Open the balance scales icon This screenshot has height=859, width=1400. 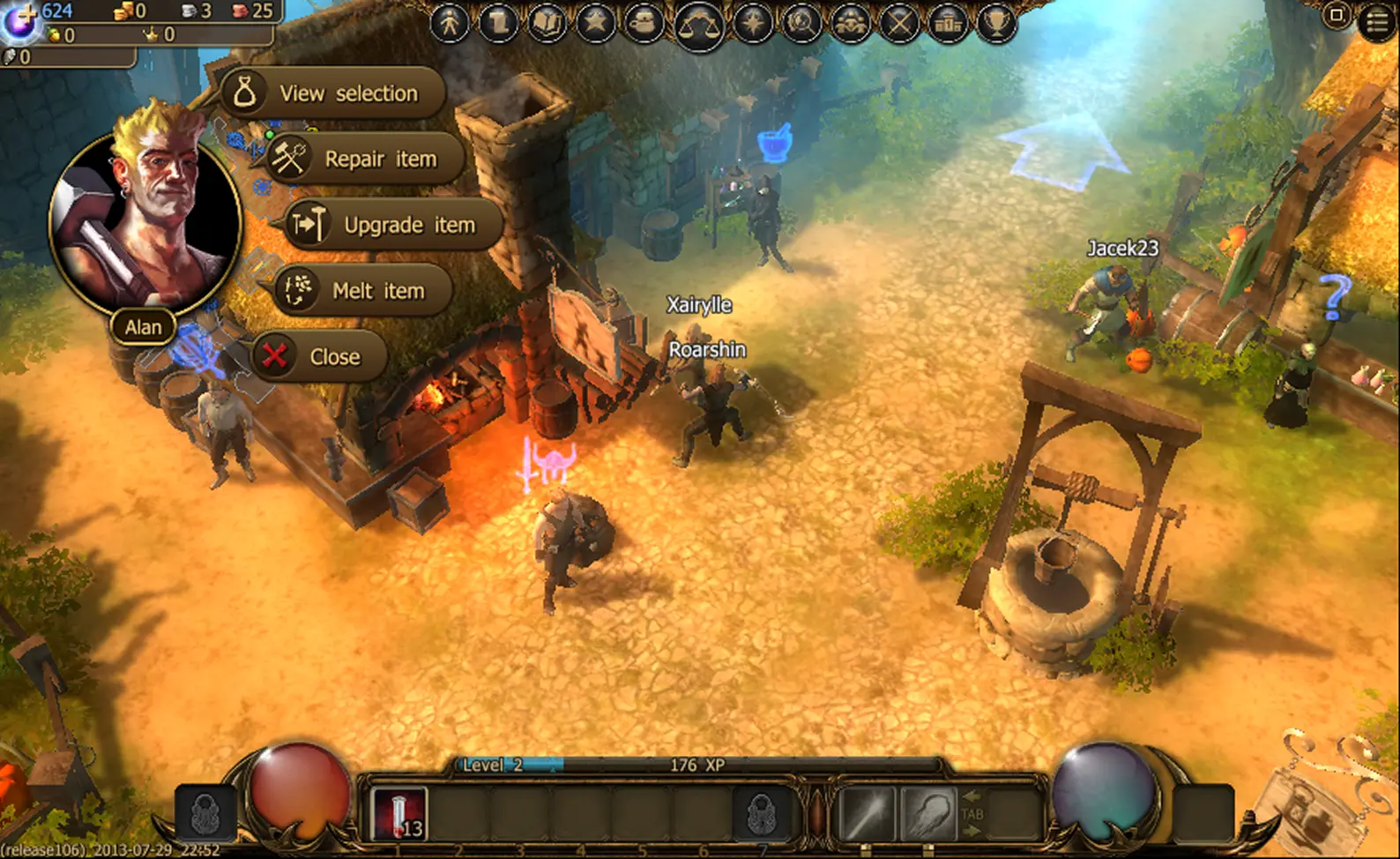click(x=699, y=25)
